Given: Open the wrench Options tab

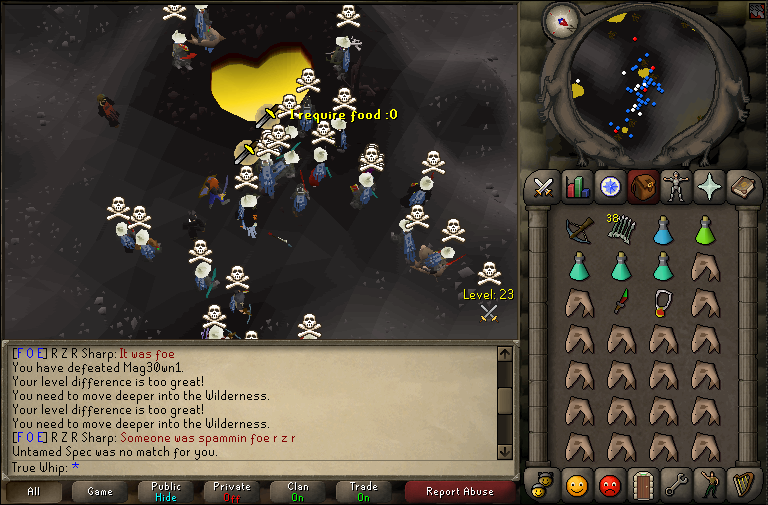Looking at the screenshot, I should [676, 486].
